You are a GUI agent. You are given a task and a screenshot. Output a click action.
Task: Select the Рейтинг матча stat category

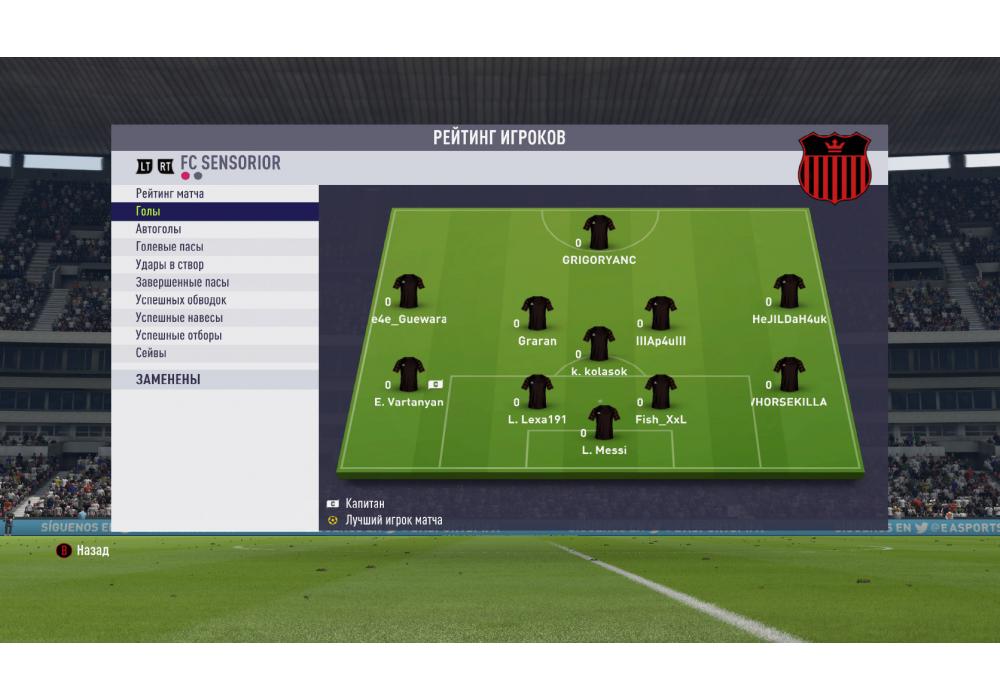click(170, 194)
